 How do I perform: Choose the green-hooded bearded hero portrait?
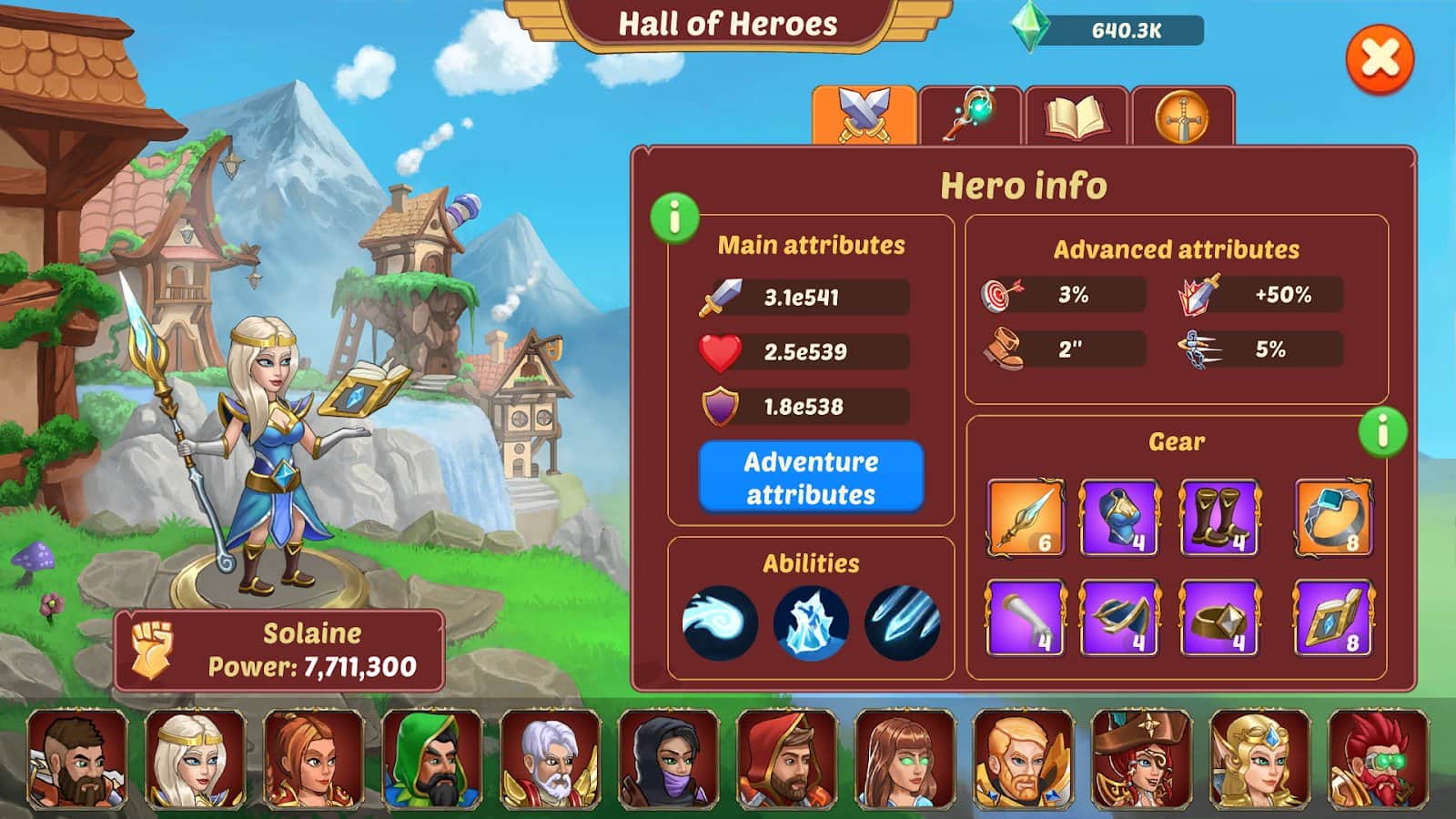pos(432,761)
